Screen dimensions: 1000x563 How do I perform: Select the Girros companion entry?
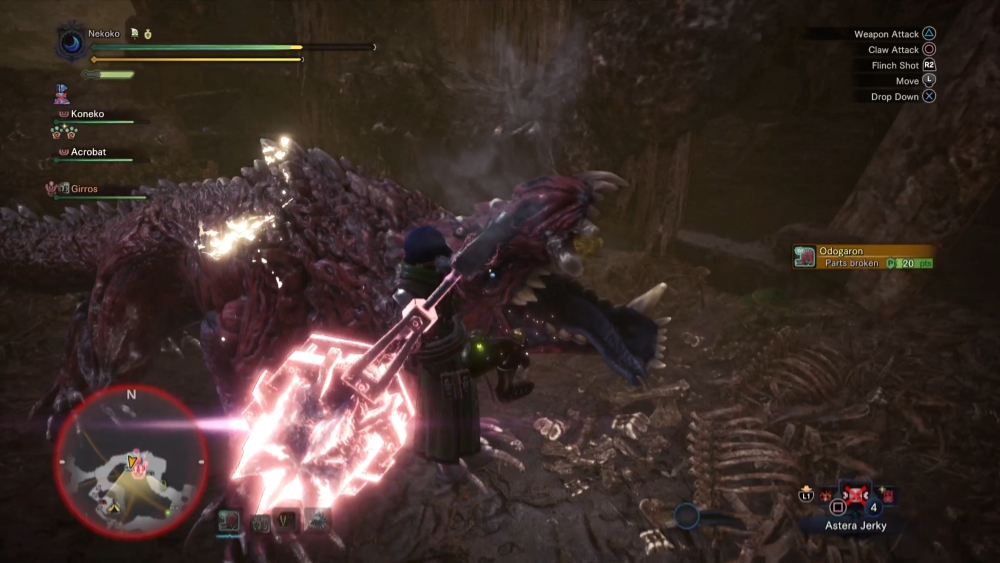[x=84, y=188]
